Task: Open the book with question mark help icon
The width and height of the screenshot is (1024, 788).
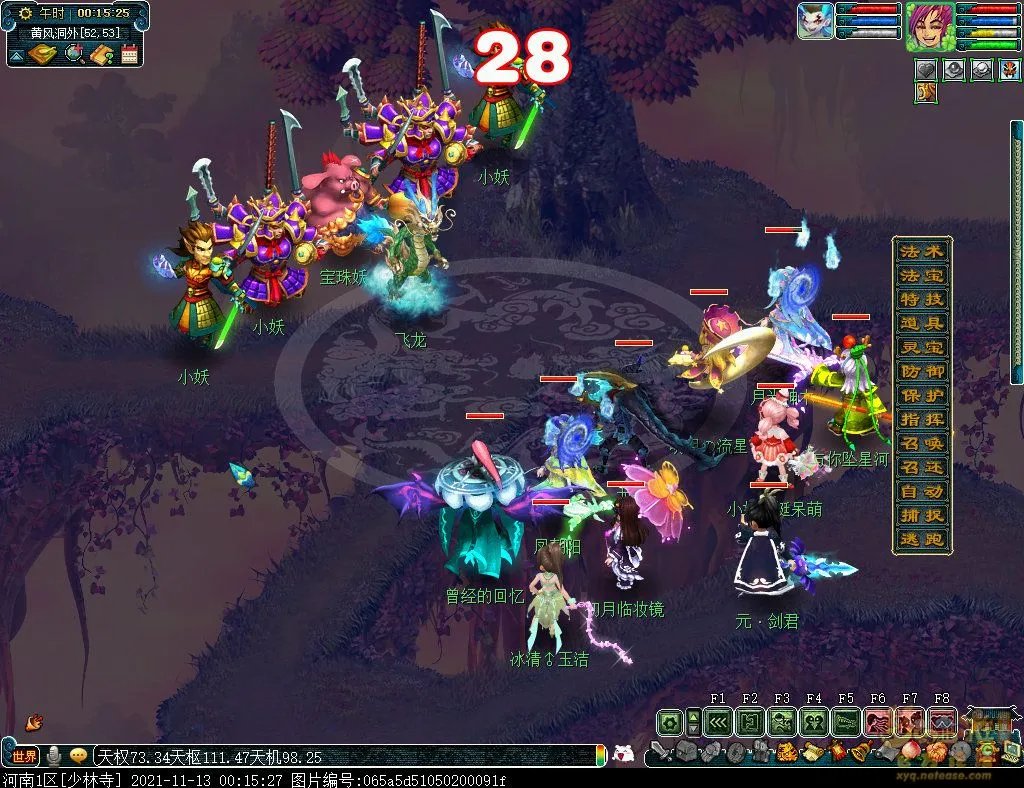Action: (101, 54)
